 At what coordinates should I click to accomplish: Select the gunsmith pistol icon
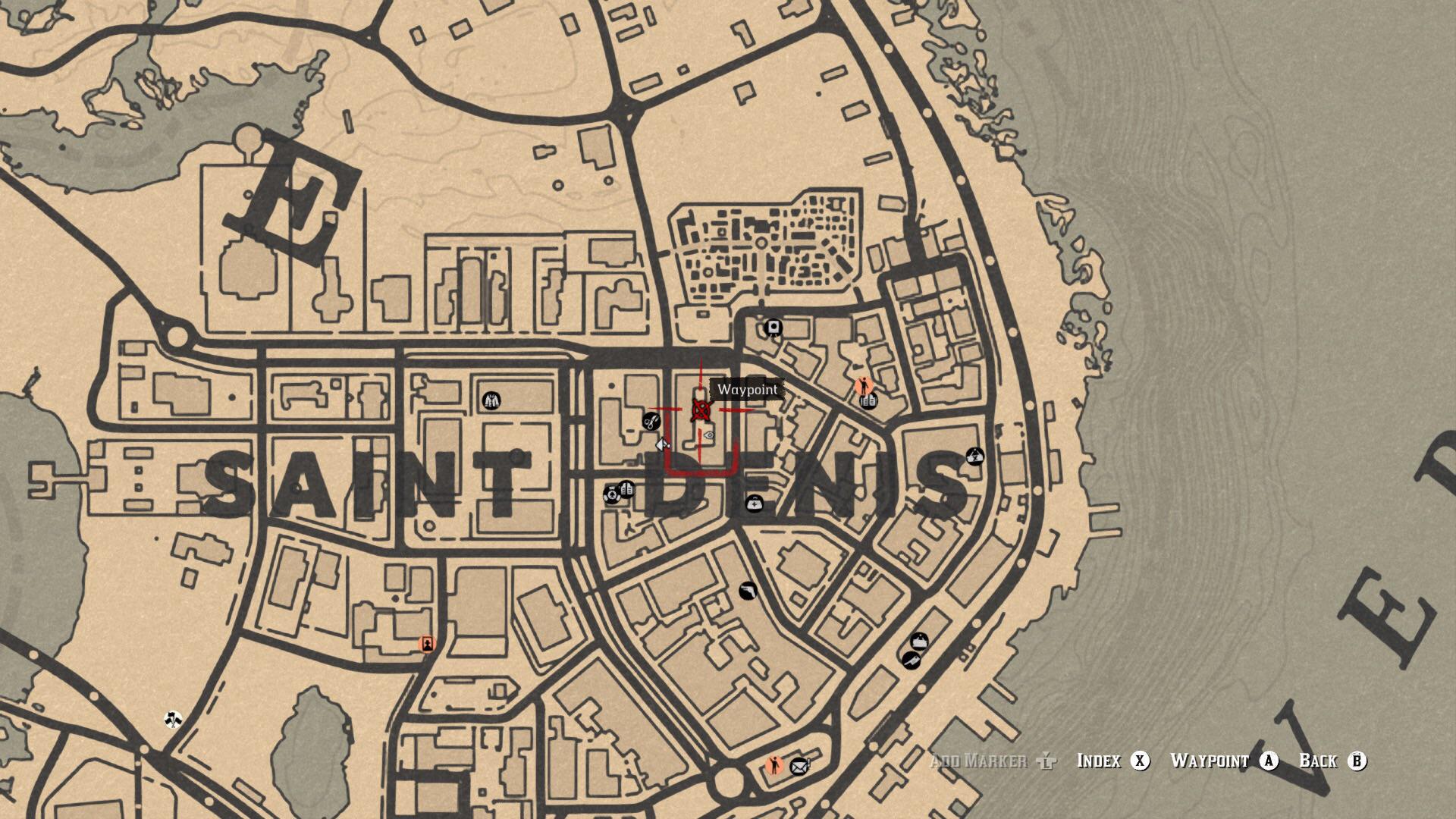click(747, 591)
